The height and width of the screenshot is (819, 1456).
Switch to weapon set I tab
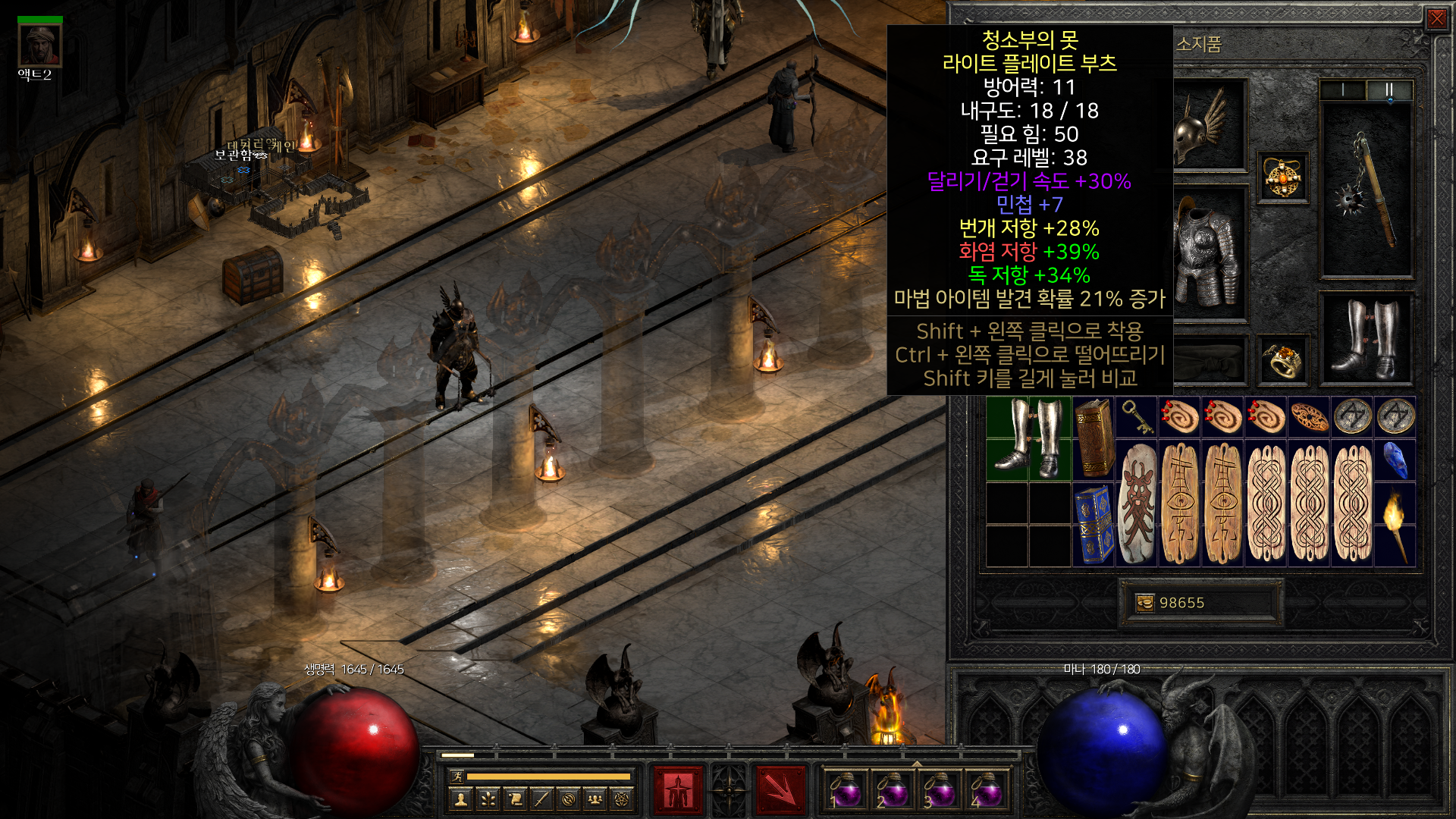[x=1343, y=90]
